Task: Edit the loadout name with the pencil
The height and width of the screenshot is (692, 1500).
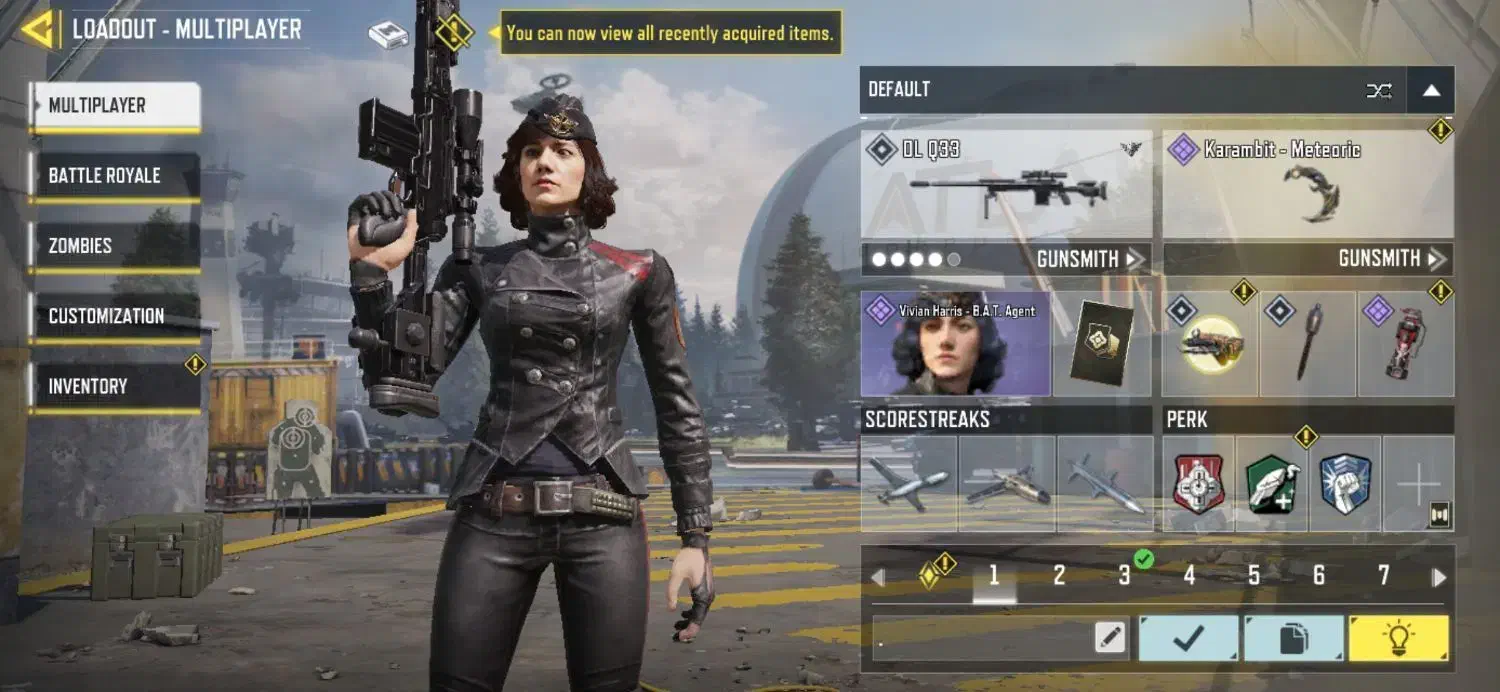Action: [x=1110, y=638]
